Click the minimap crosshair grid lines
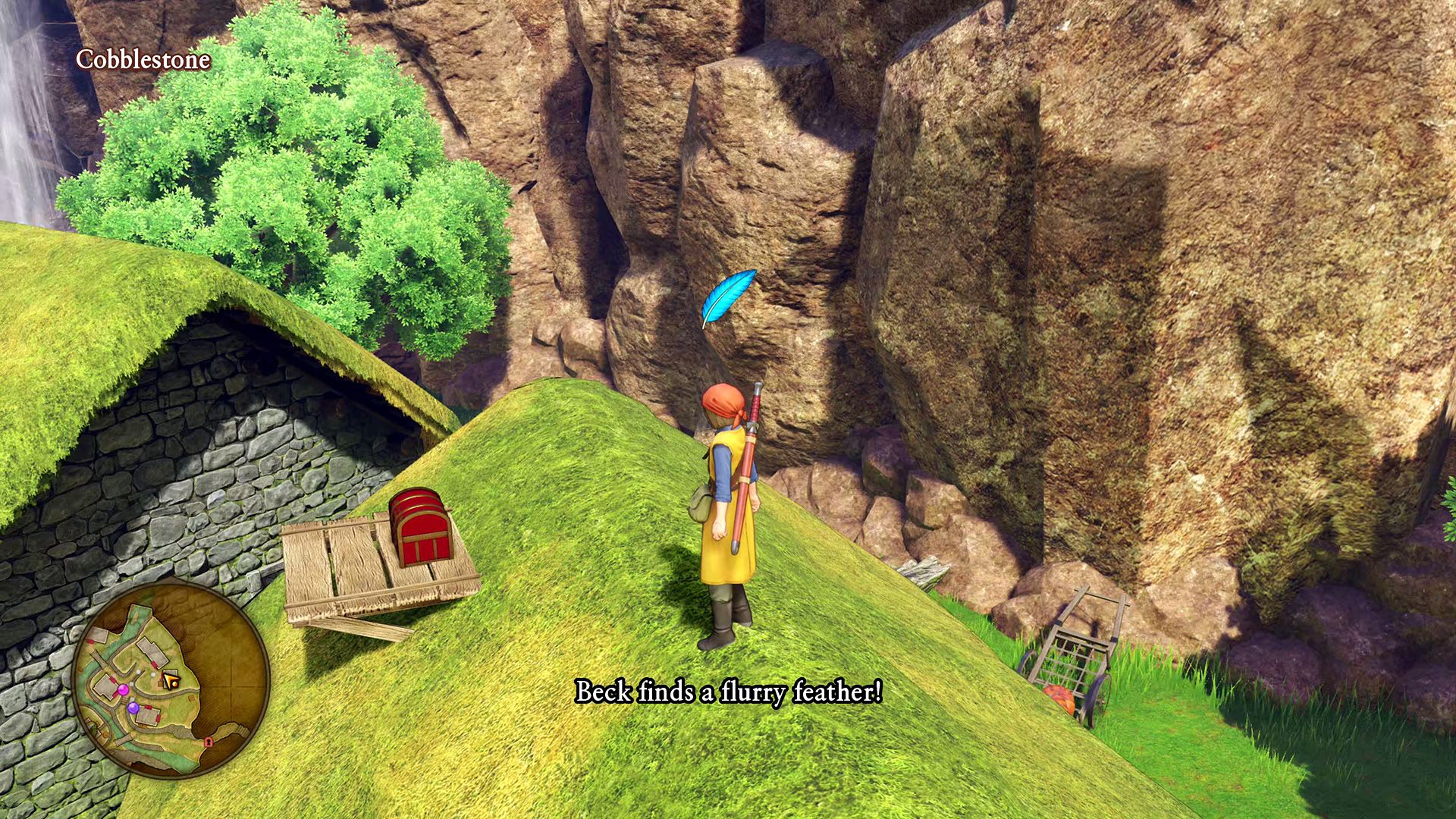Image resolution: width=1456 pixels, height=819 pixels. tap(231, 684)
